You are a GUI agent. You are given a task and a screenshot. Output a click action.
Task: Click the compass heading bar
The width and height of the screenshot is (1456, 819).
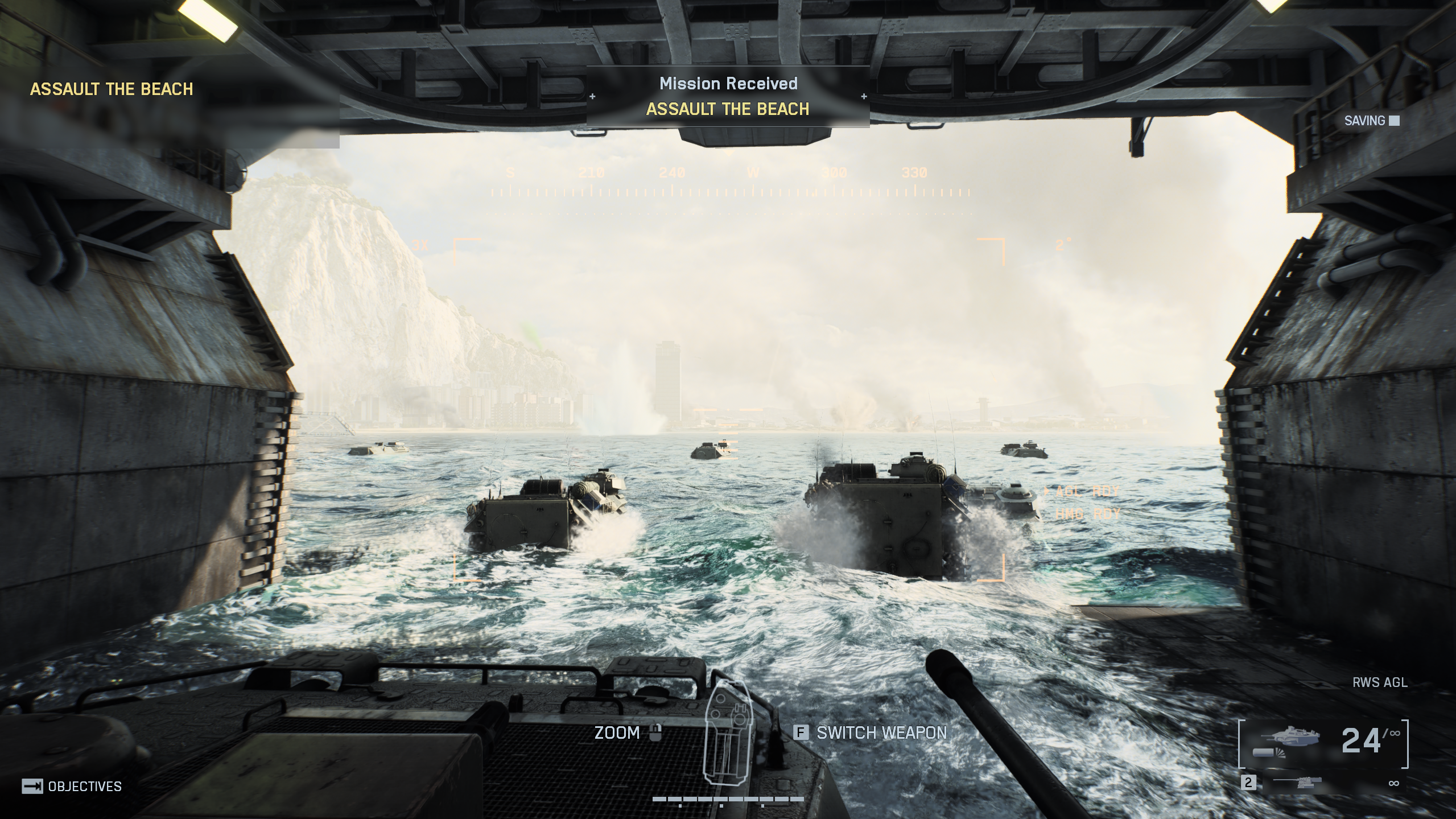[730, 183]
